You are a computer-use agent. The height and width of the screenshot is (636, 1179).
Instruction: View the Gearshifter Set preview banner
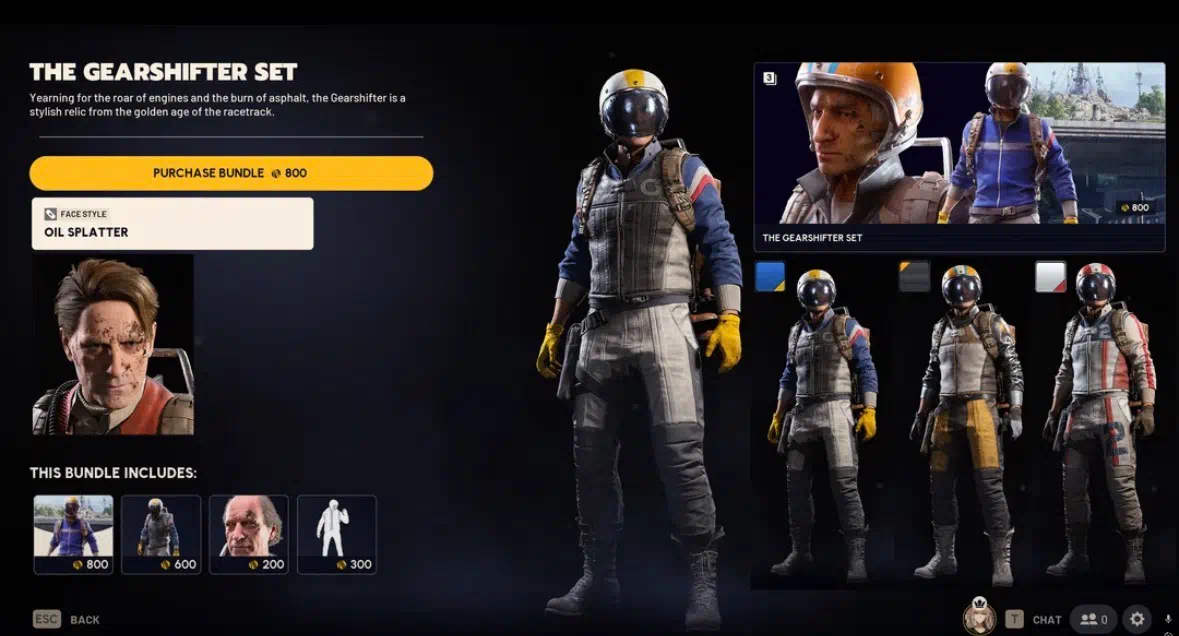pyautogui.click(x=958, y=156)
